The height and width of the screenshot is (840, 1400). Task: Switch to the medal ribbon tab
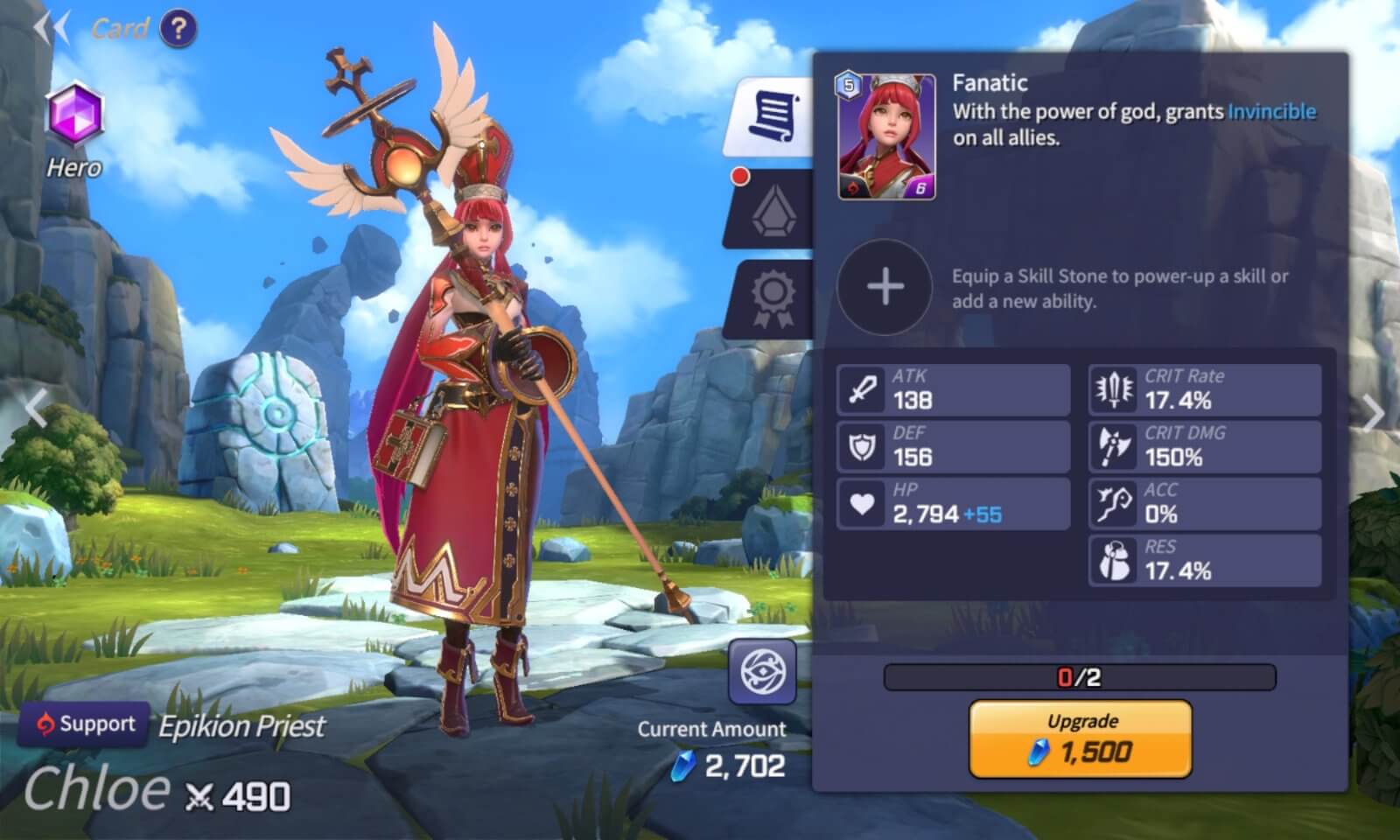(x=773, y=299)
